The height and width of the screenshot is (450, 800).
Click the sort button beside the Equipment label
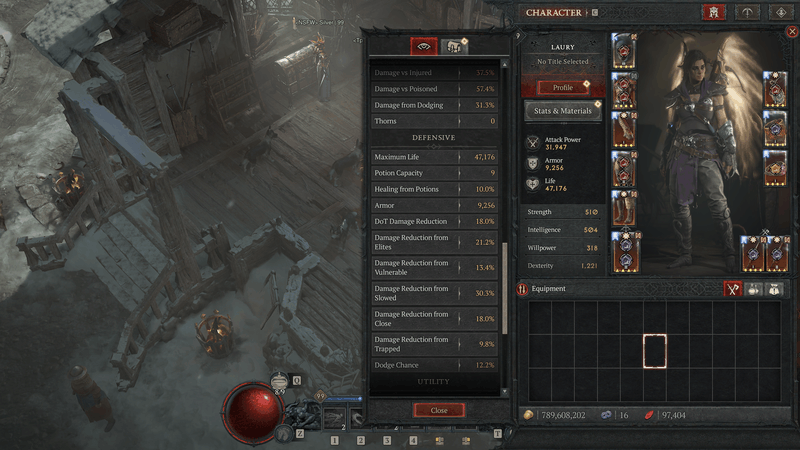coord(522,289)
